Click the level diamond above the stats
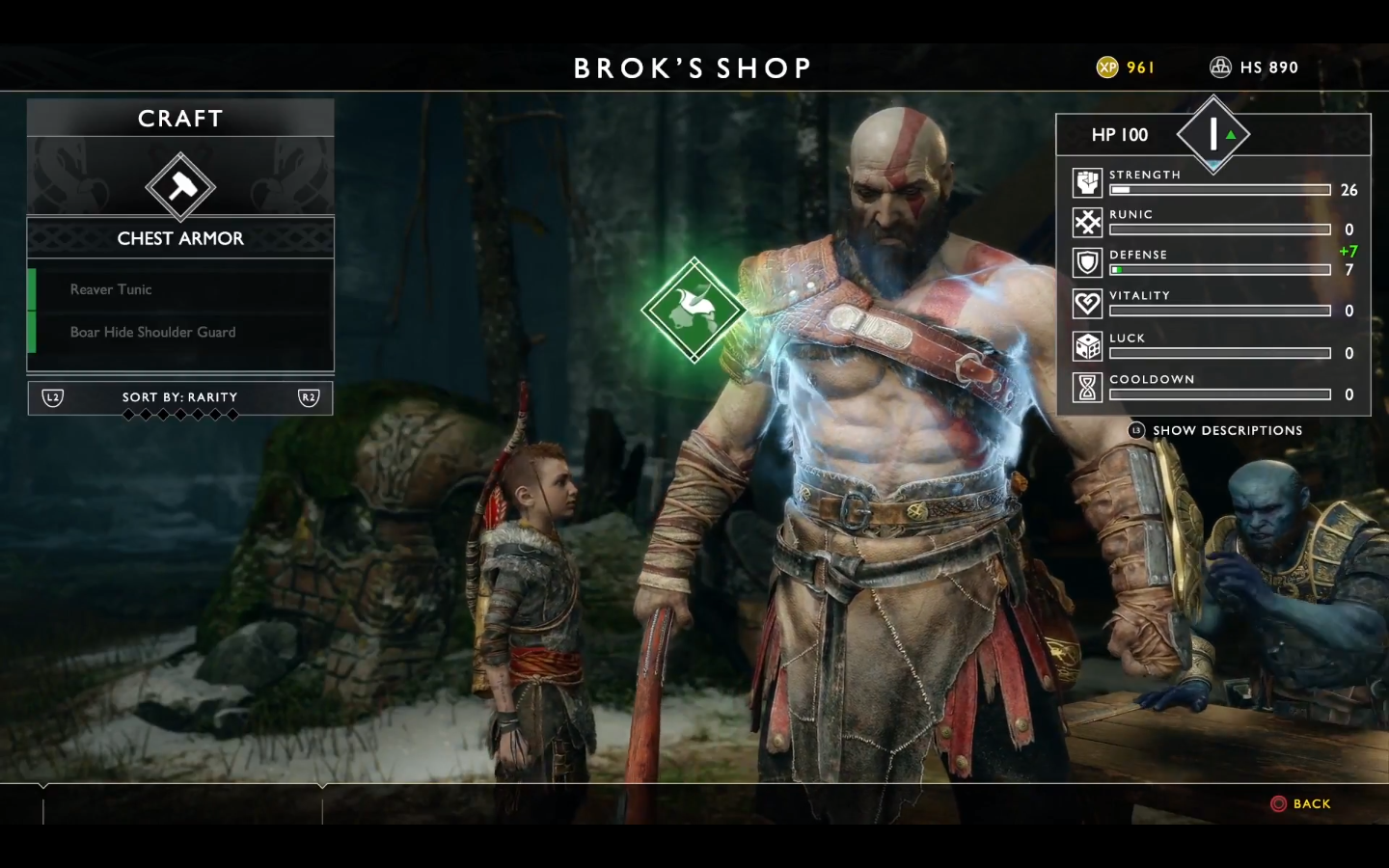 pyautogui.click(x=1213, y=134)
